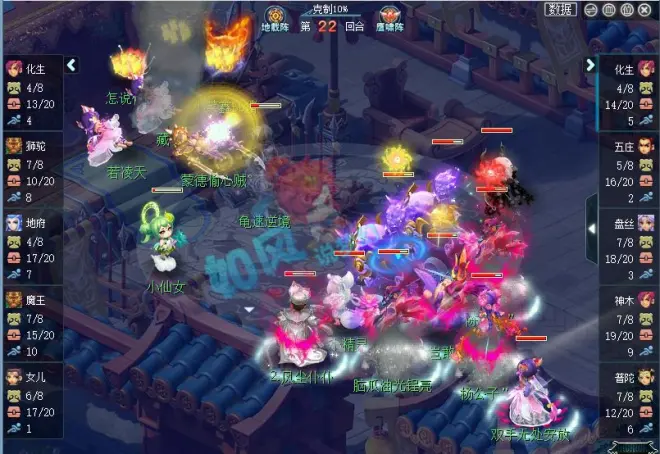The width and height of the screenshot is (660, 454).
Task: Open the 数据 data panel
Action: point(562,9)
